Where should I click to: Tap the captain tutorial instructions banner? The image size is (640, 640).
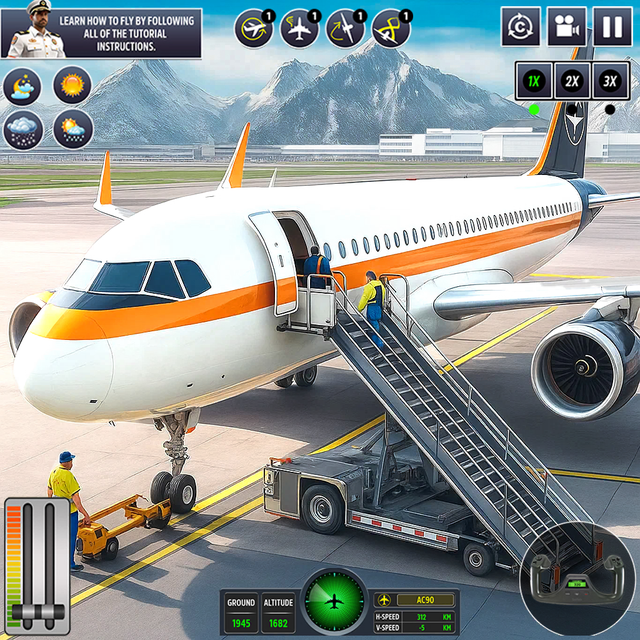(x=101, y=33)
